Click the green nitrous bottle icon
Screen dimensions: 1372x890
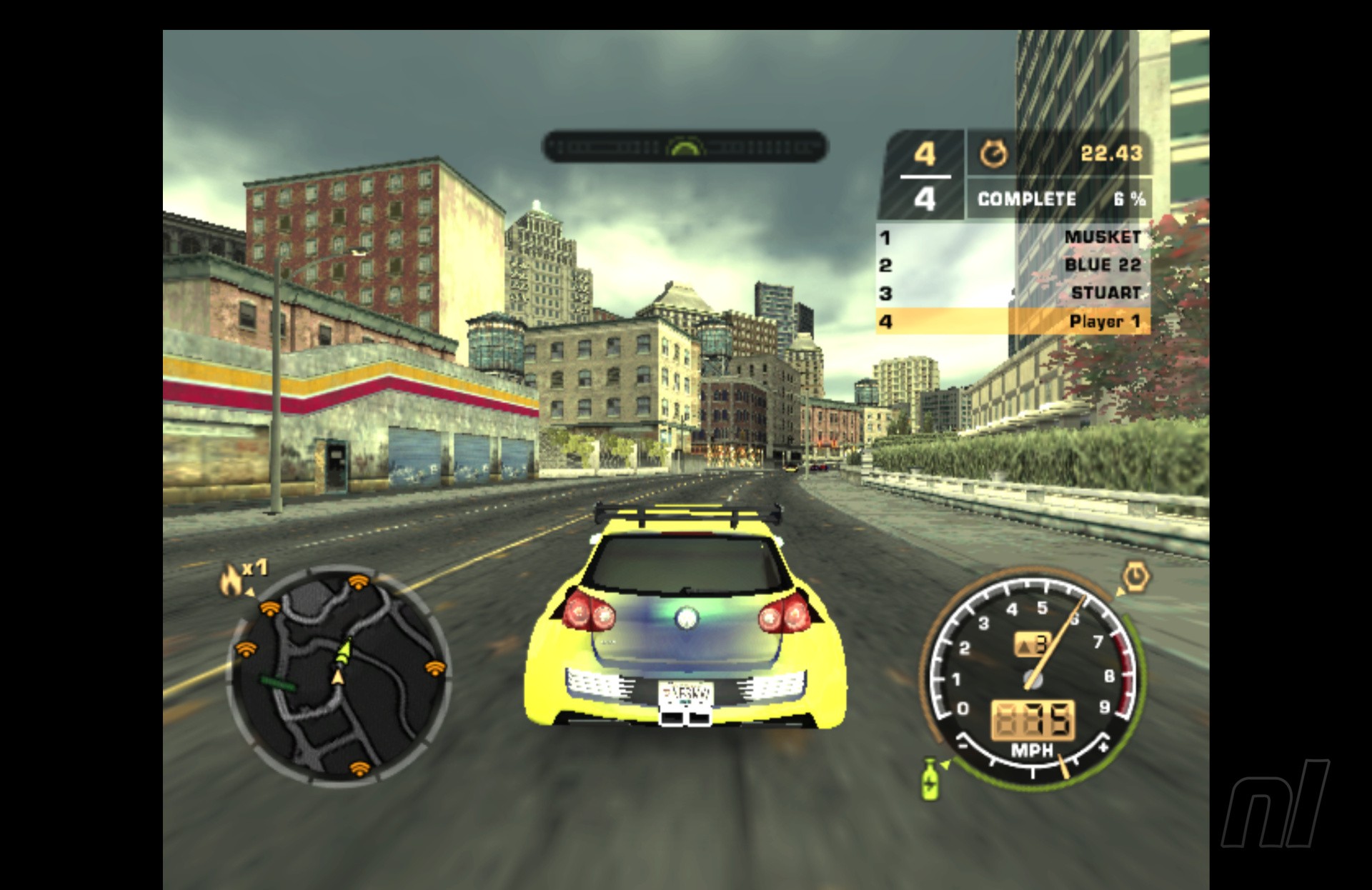coord(930,779)
